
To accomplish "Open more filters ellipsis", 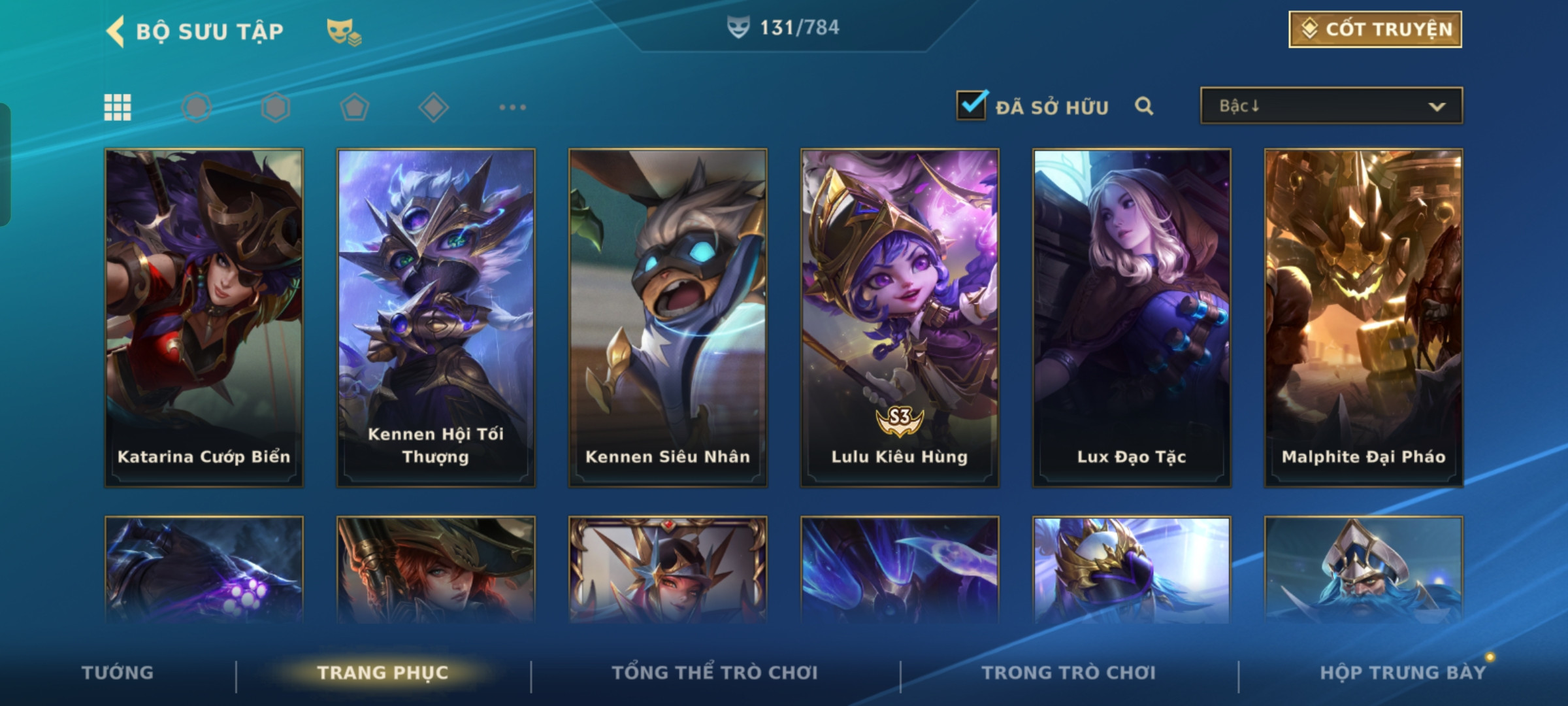I will coord(512,107).
